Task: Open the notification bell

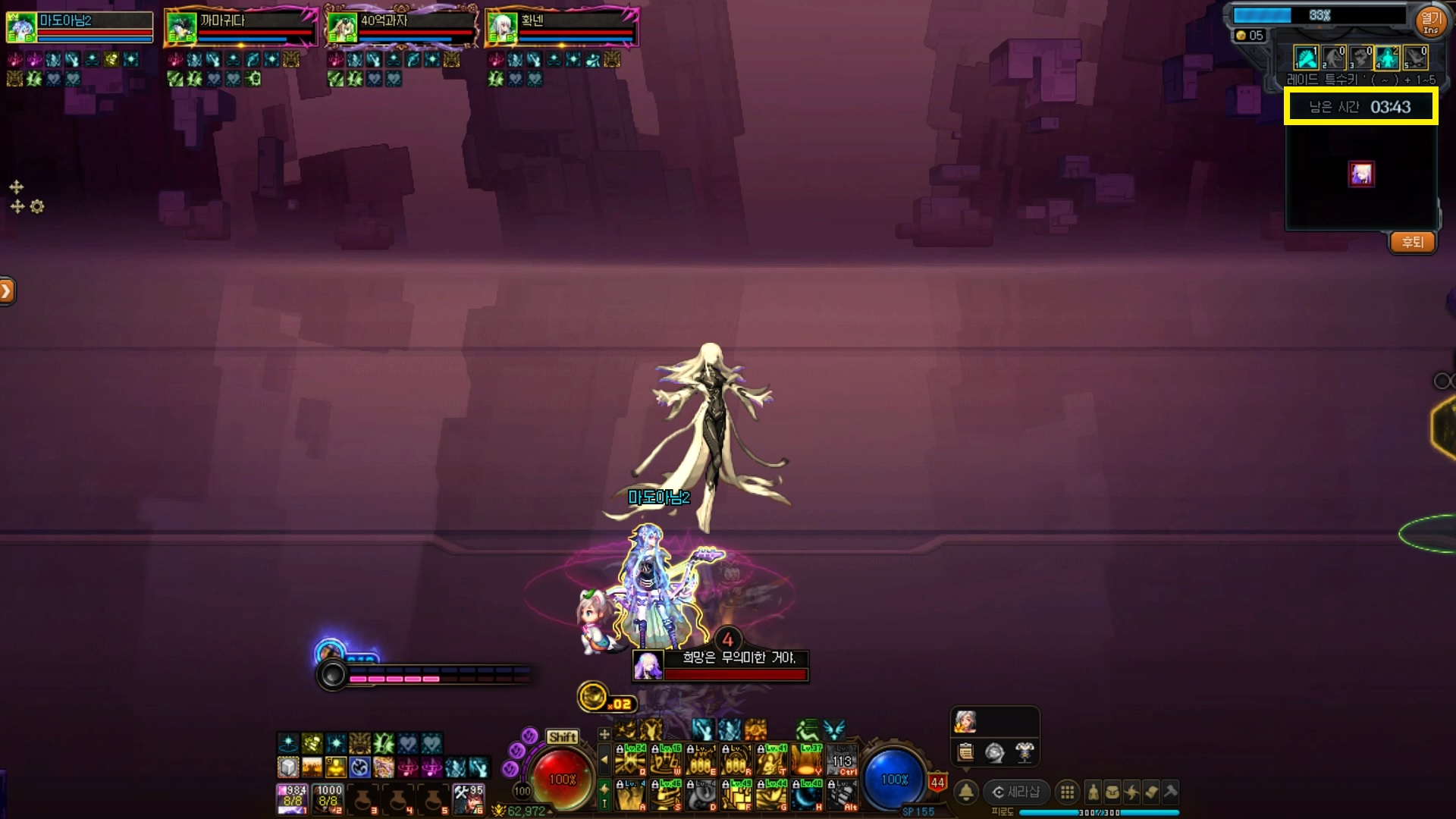Action: [966, 792]
